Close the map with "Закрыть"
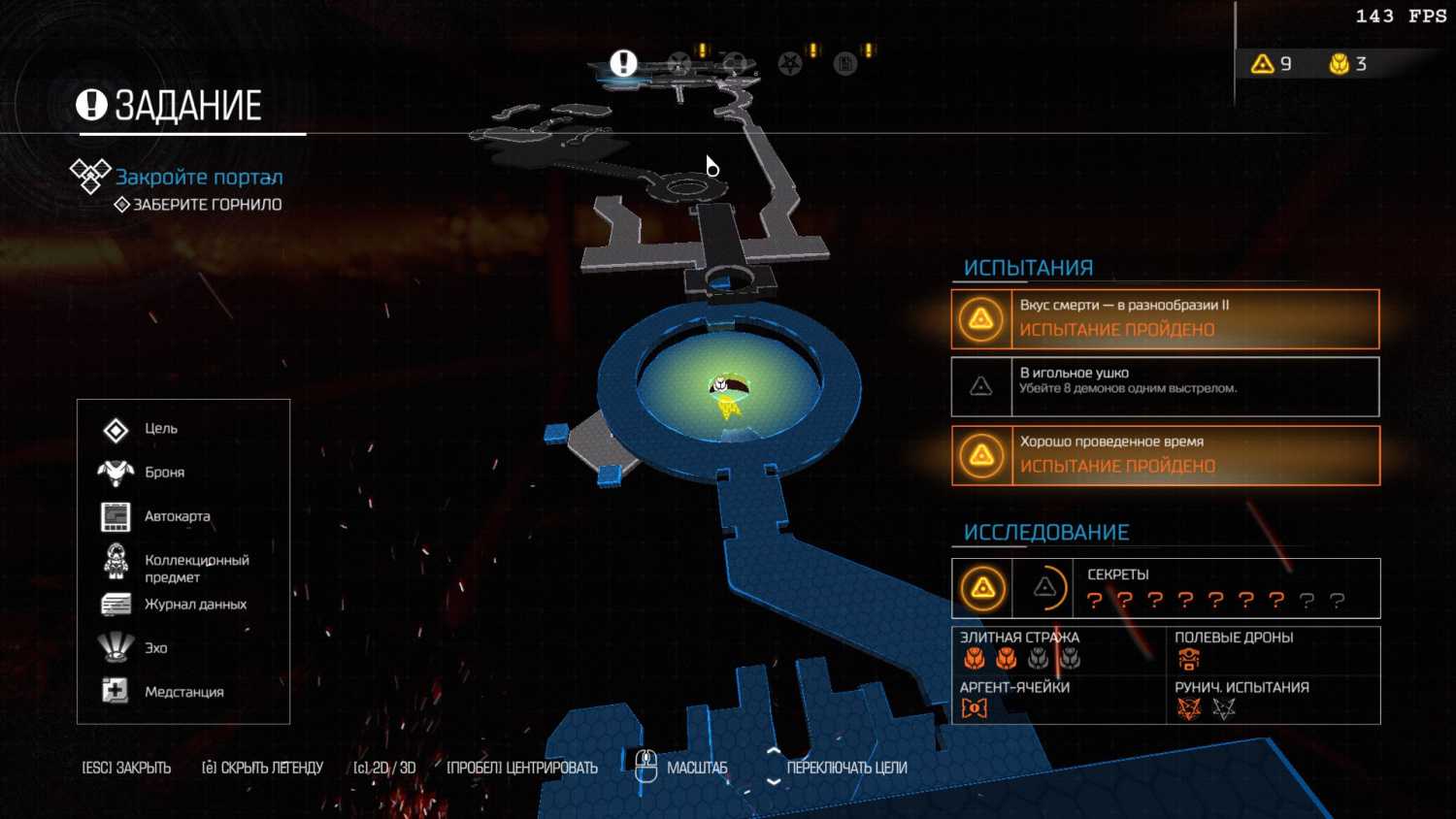 coord(126,768)
